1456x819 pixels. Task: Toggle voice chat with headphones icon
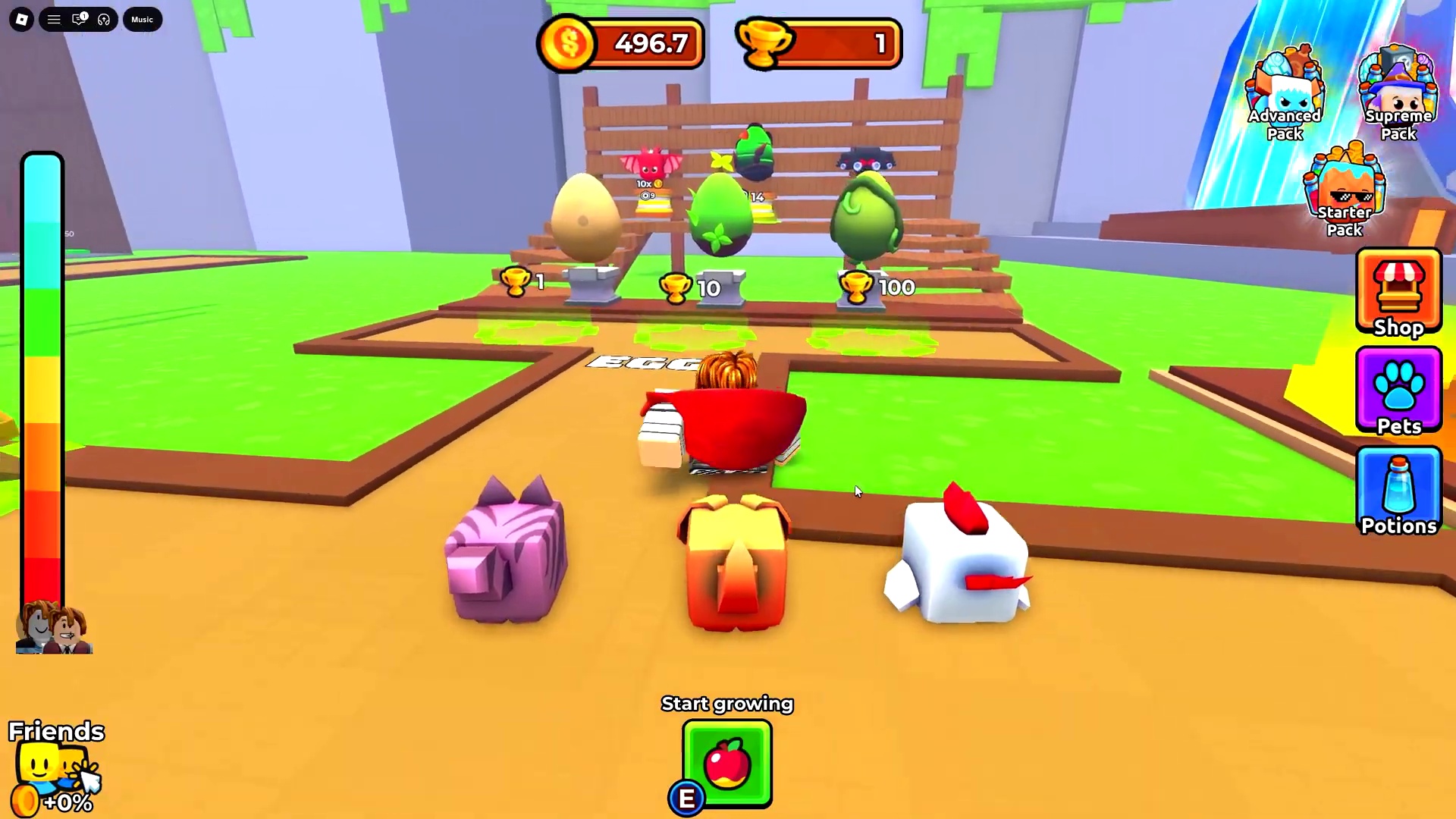[104, 19]
